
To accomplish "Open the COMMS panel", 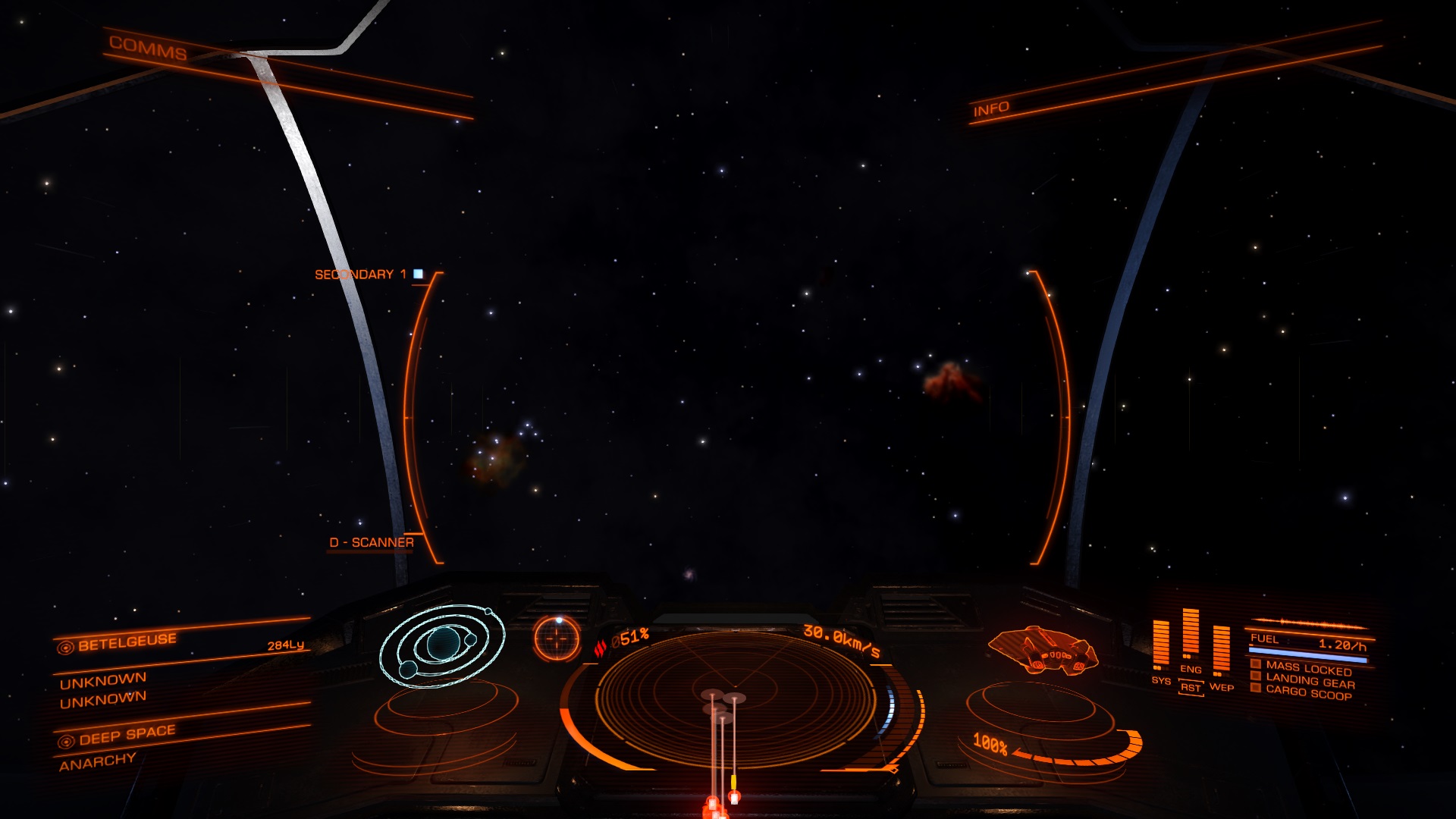I will click(148, 48).
